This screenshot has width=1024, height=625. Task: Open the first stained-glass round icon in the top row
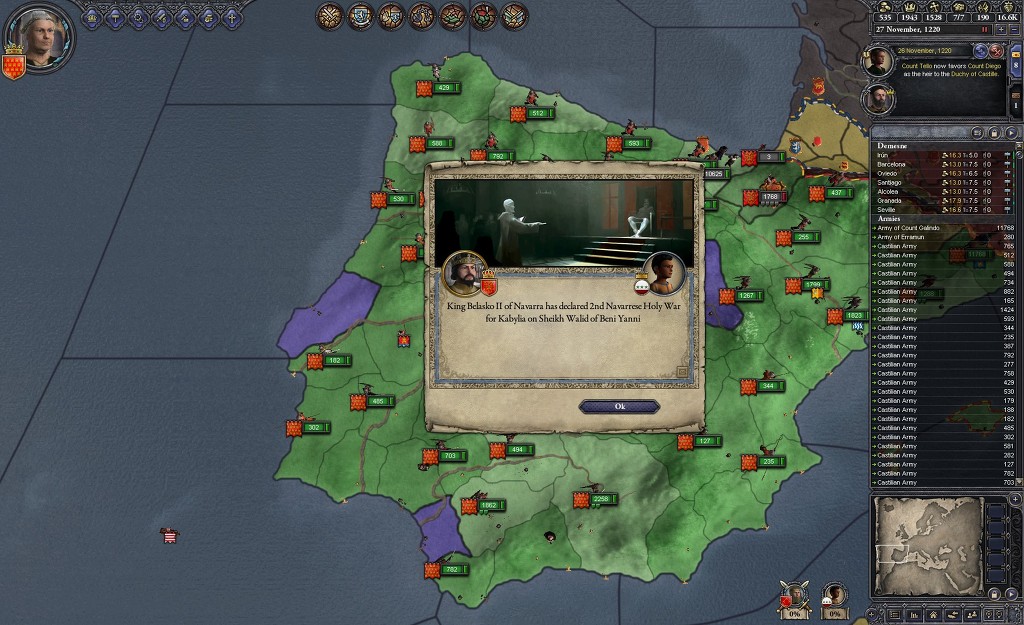coord(331,15)
